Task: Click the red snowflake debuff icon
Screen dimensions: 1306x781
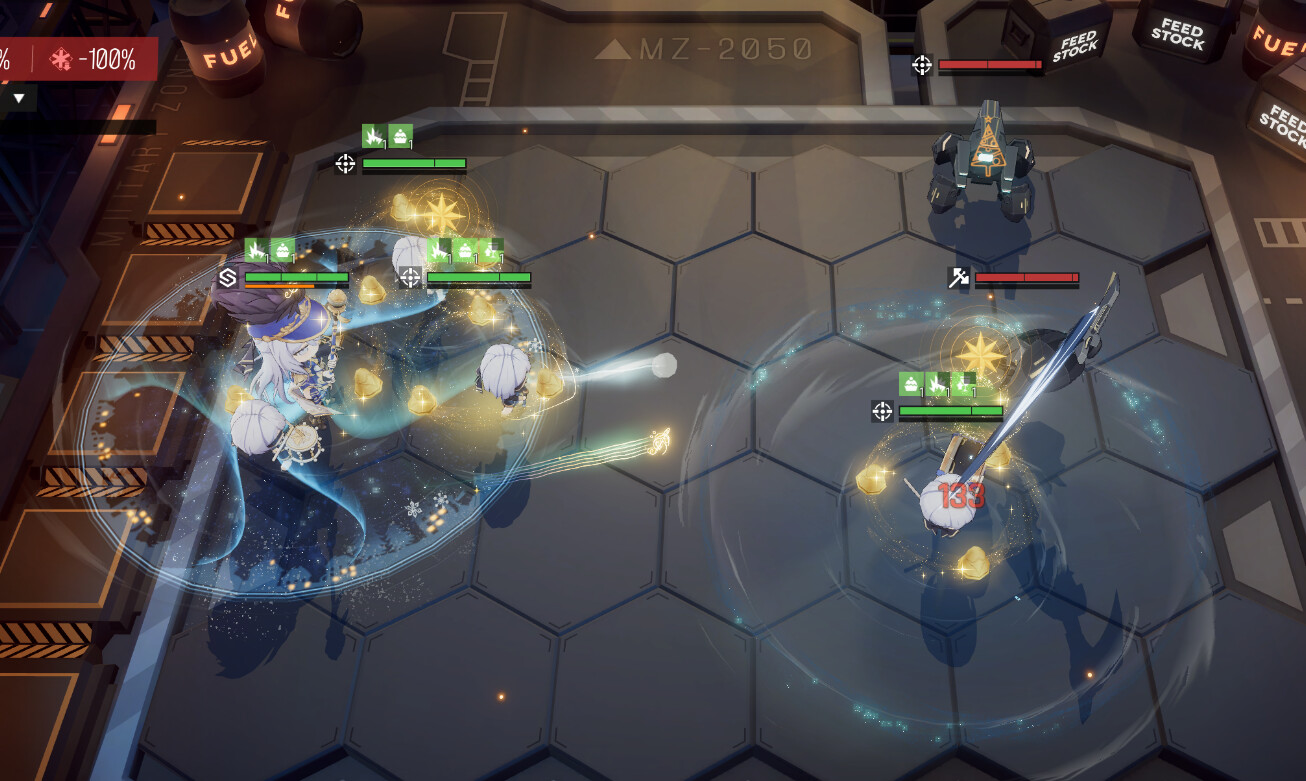Action: pyautogui.click(x=61, y=60)
